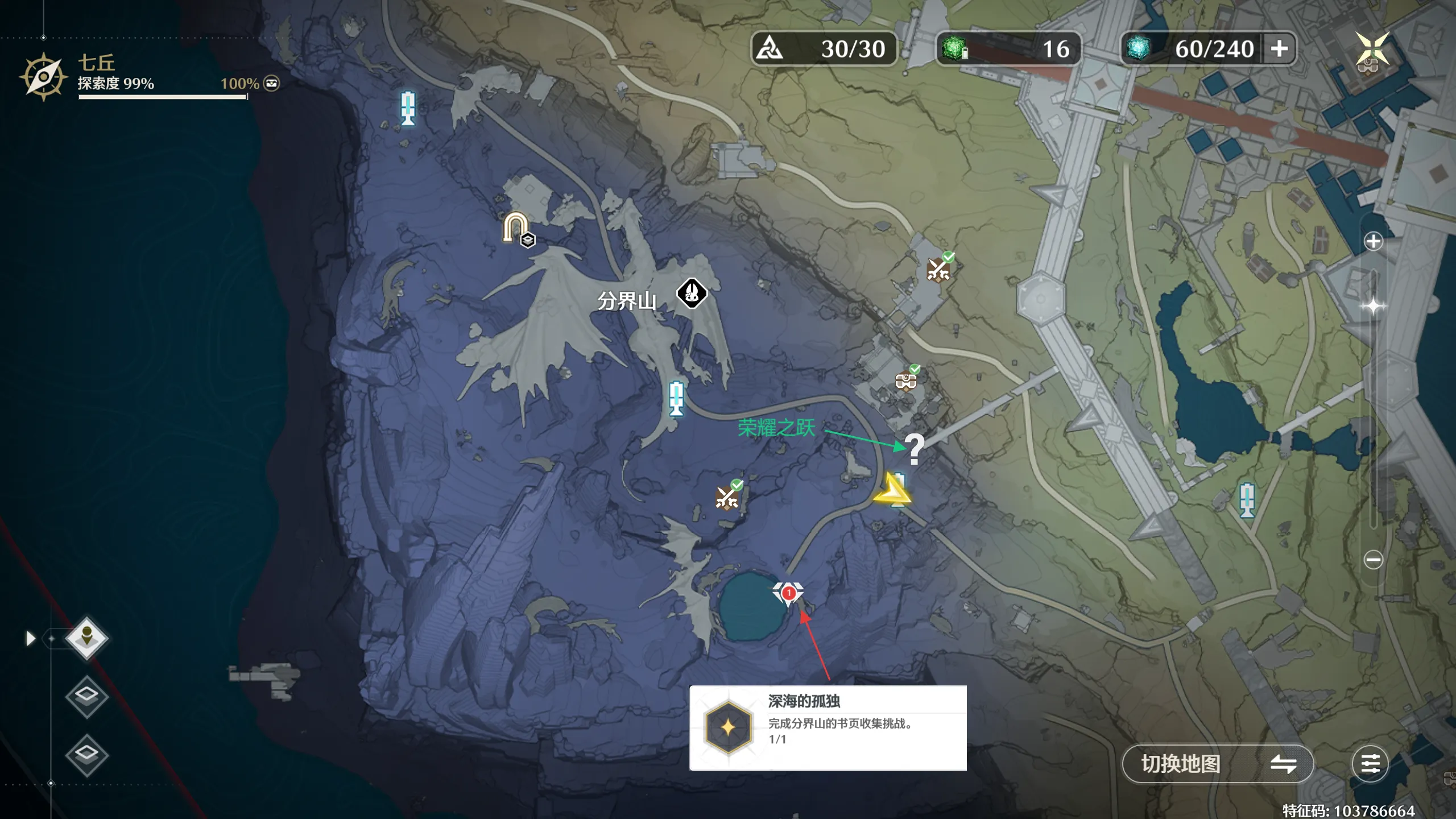Open the map filter settings button
This screenshot has height=819, width=1456.
(1370, 764)
